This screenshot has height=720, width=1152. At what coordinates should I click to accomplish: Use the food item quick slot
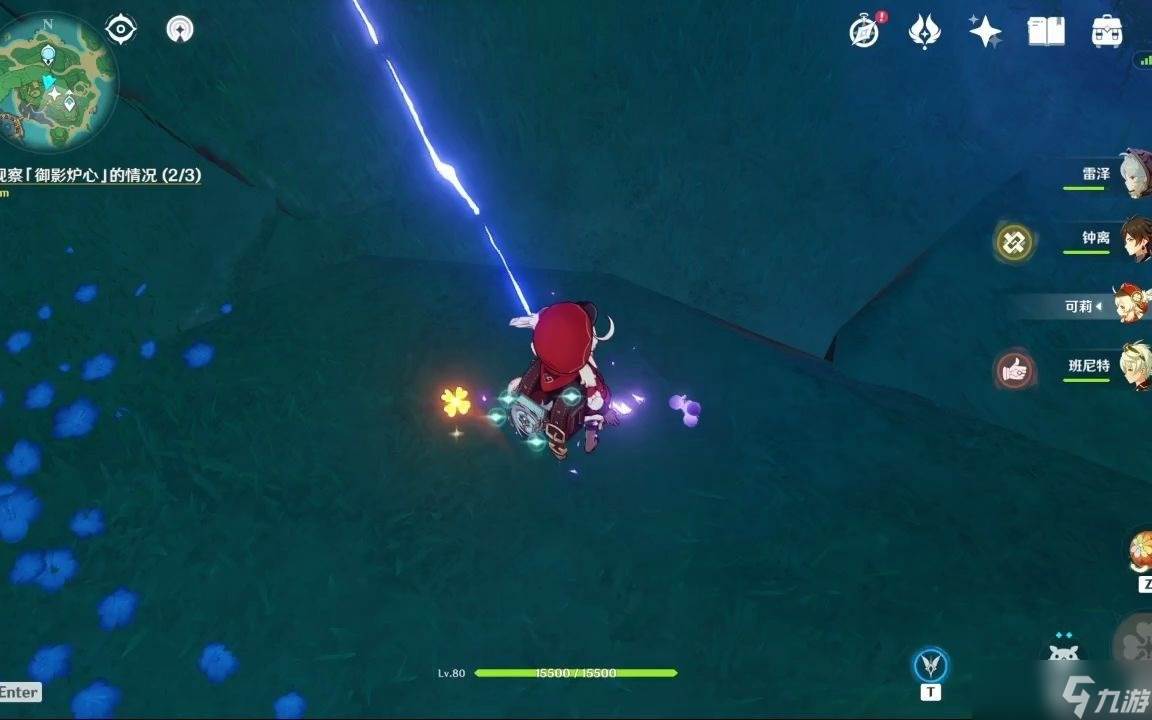(1141, 552)
